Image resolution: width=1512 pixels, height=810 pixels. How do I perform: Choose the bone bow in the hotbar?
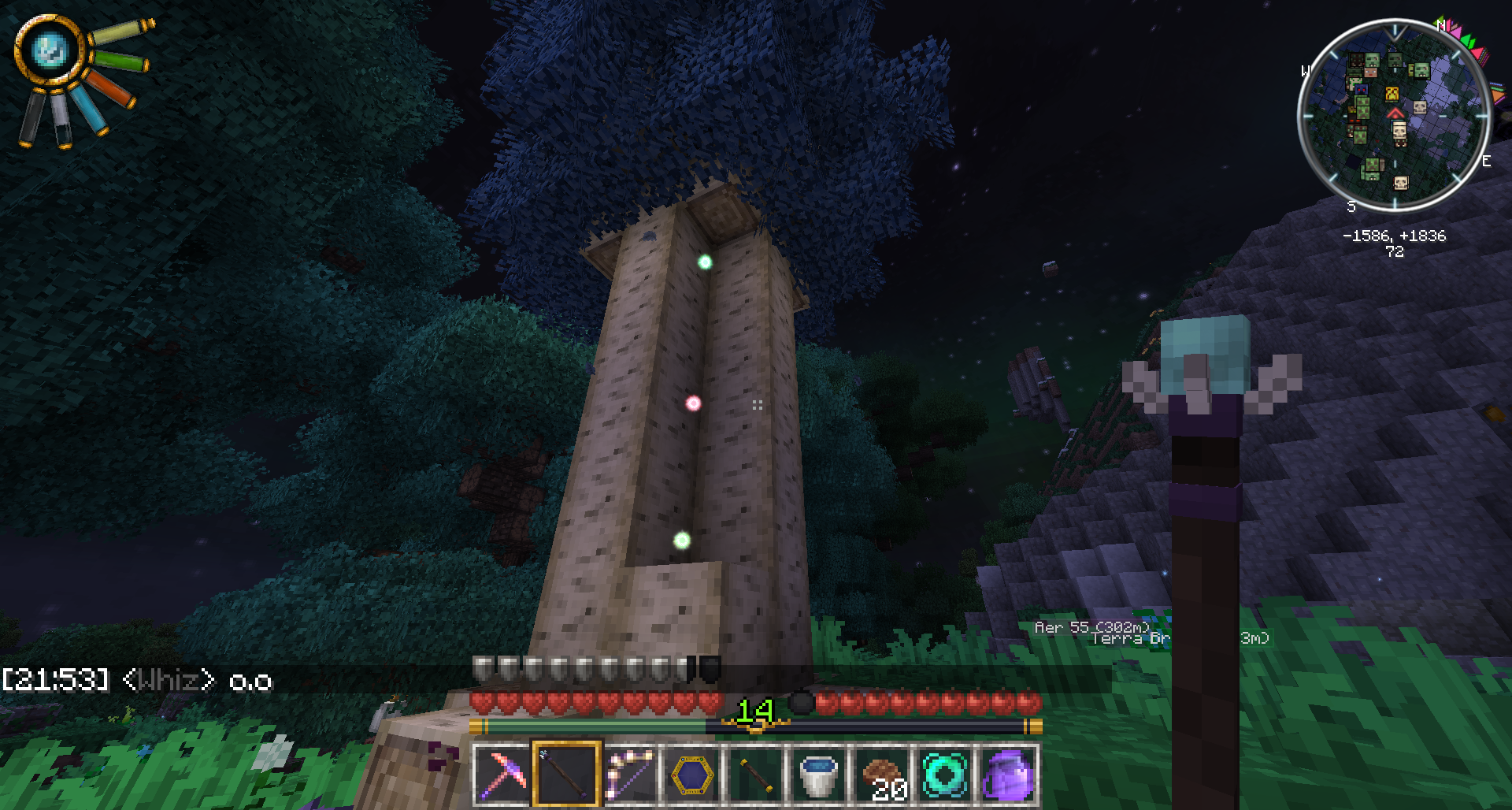pos(629,775)
